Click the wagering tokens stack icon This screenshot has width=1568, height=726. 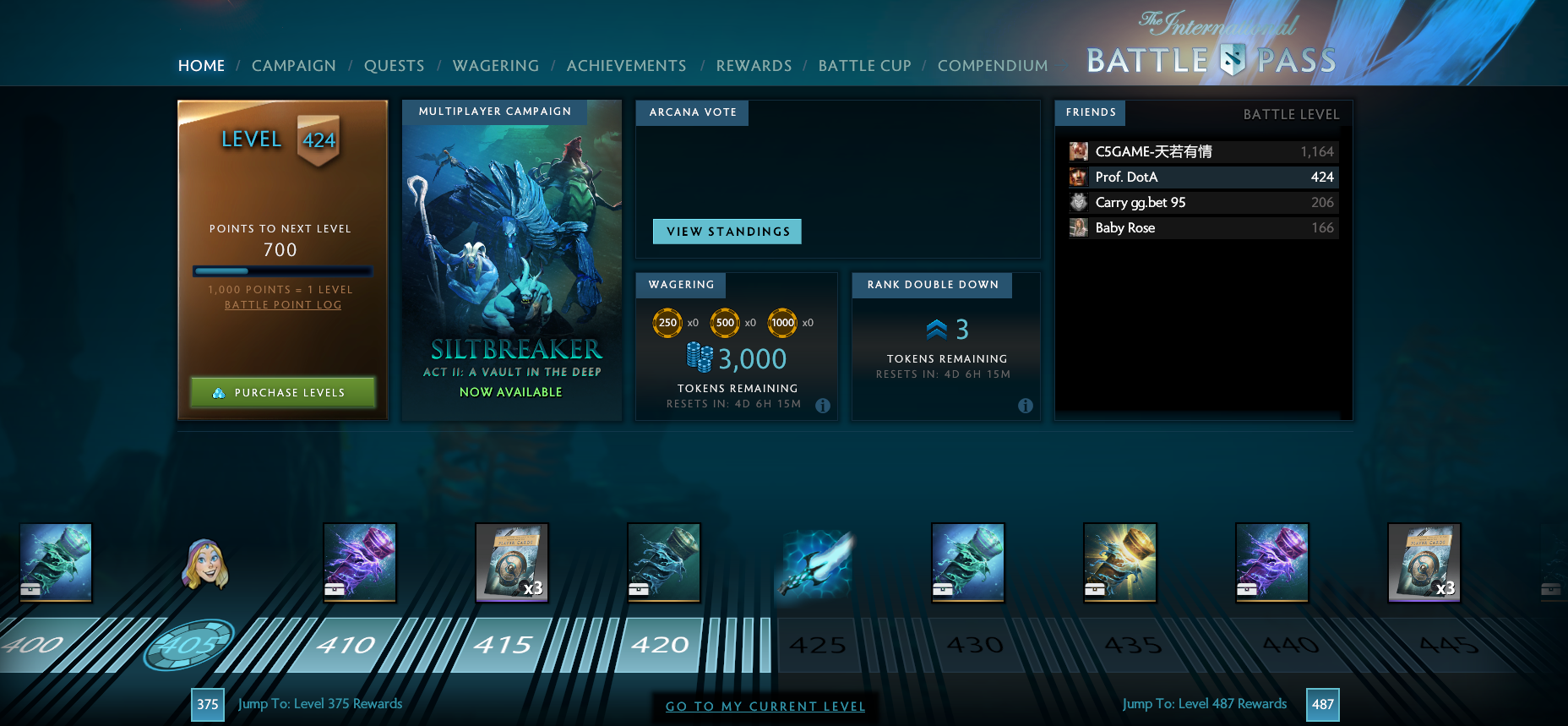pos(697,357)
